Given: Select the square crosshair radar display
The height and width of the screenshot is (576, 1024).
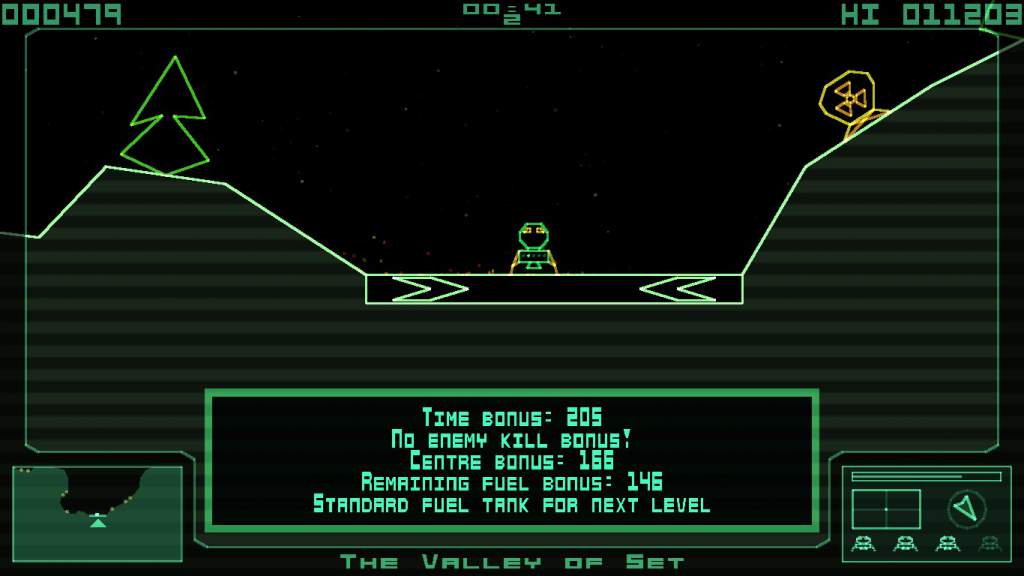Looking at the screenshot, I should click(x=886, y=509).
